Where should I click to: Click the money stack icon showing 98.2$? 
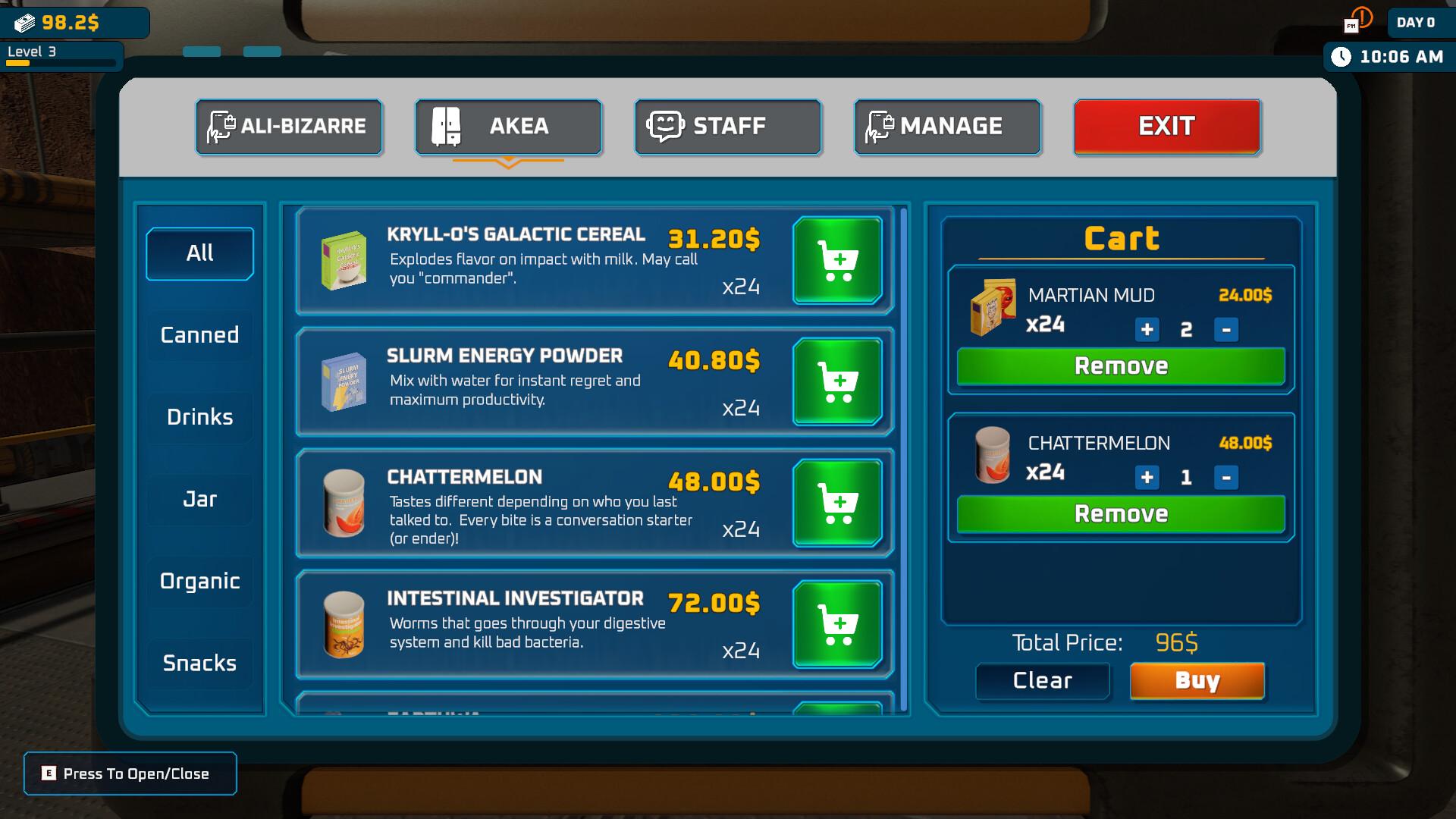point(25,23)
